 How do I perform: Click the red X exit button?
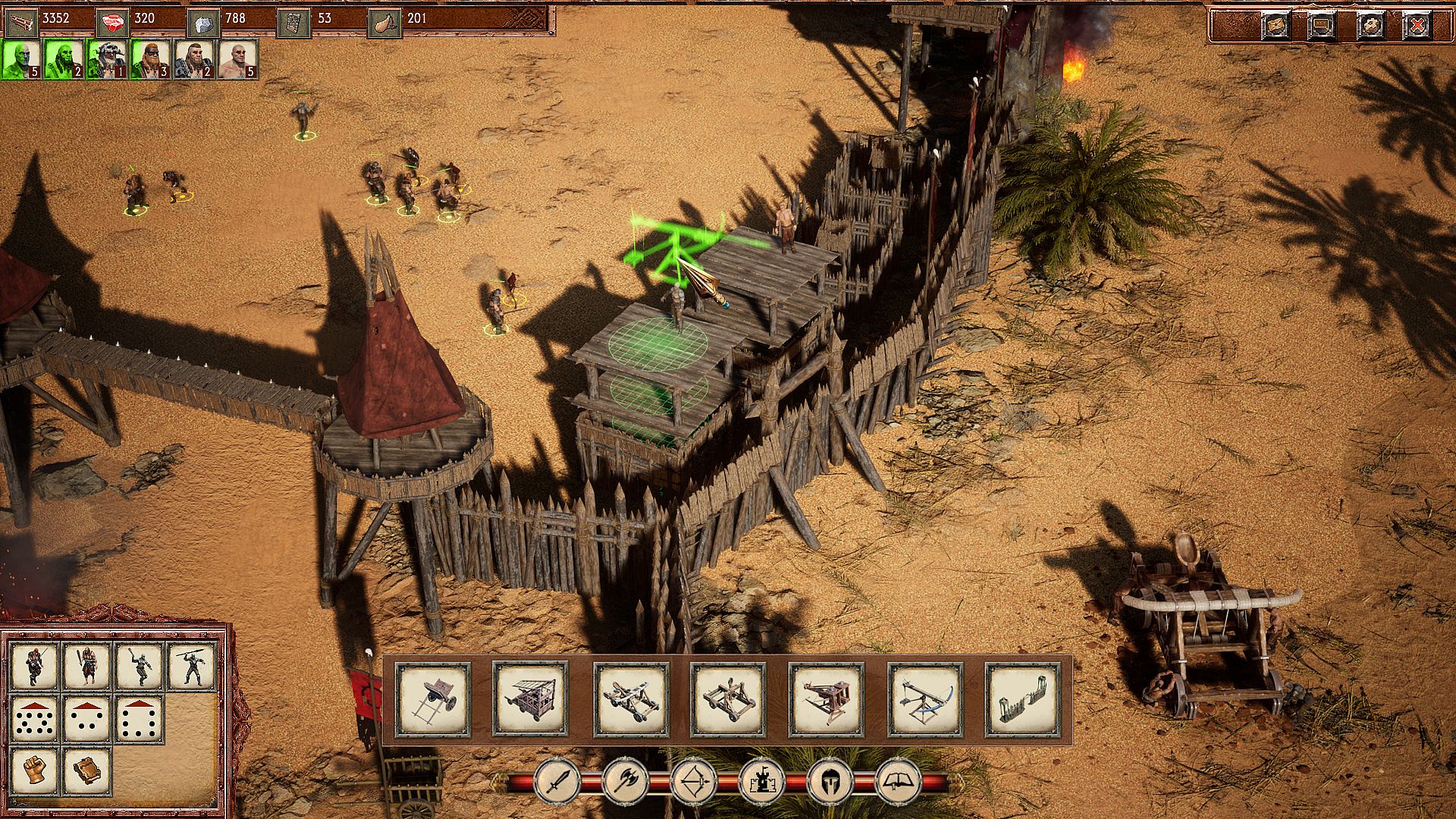tap(1417, 26)
